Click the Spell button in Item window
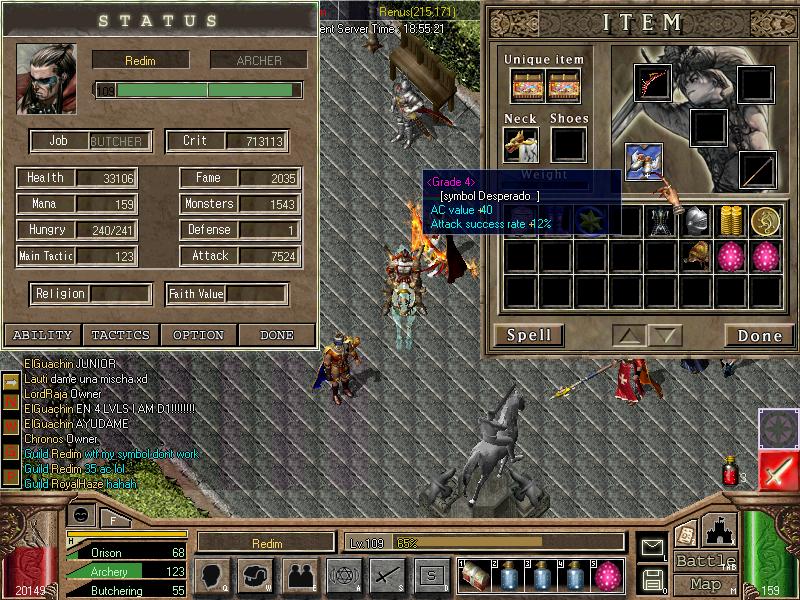800x600 pixels. pyautogui.click(x=529, y=335)
